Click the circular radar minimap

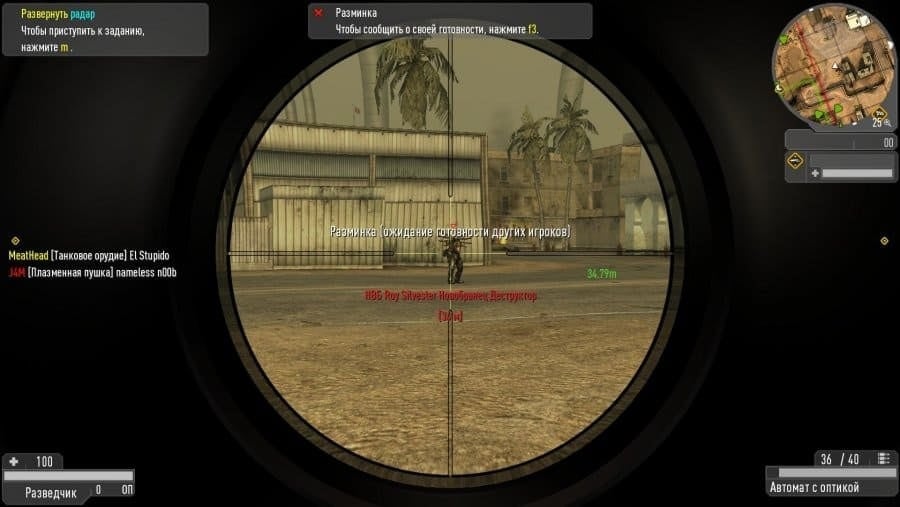pyautogui.click(x=833, y=63)
